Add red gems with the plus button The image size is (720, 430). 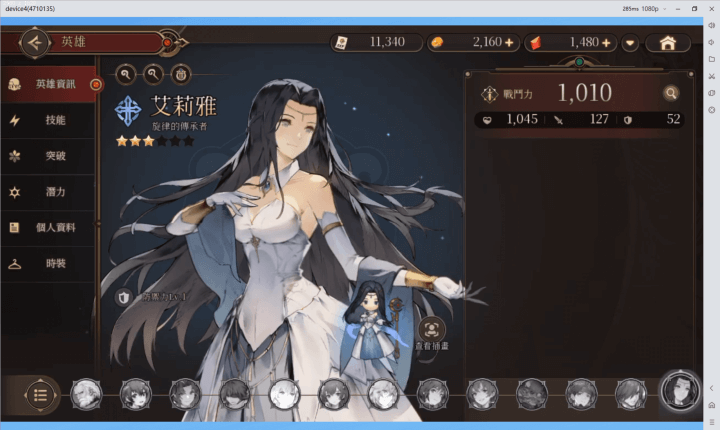tap(606, 43)
